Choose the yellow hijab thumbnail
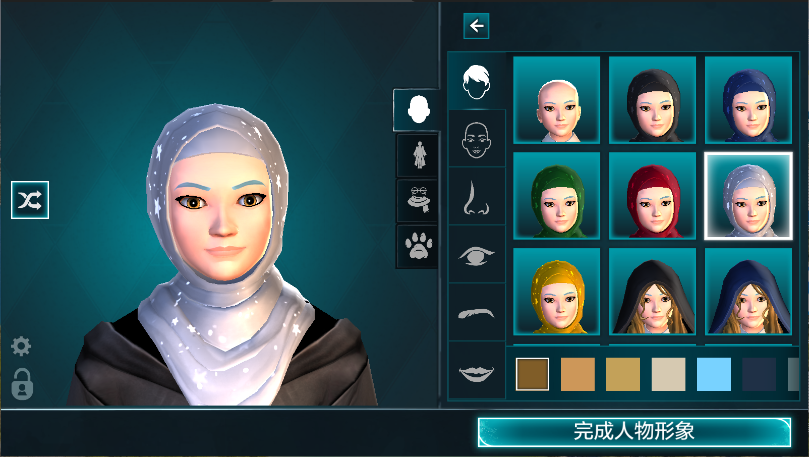This screenshot has width=809, height=457. click(557, 291)
